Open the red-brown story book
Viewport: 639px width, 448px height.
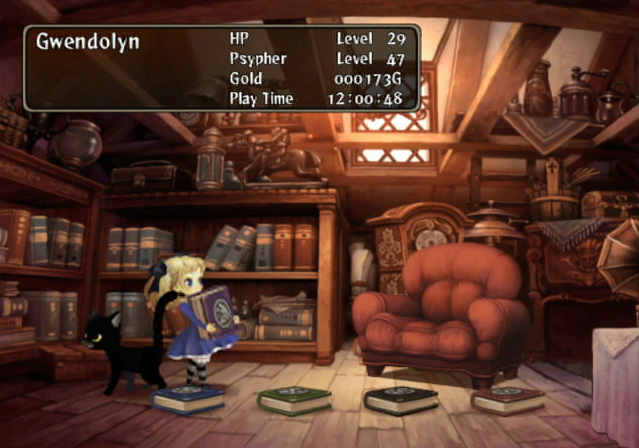click(x=508, y=400)
